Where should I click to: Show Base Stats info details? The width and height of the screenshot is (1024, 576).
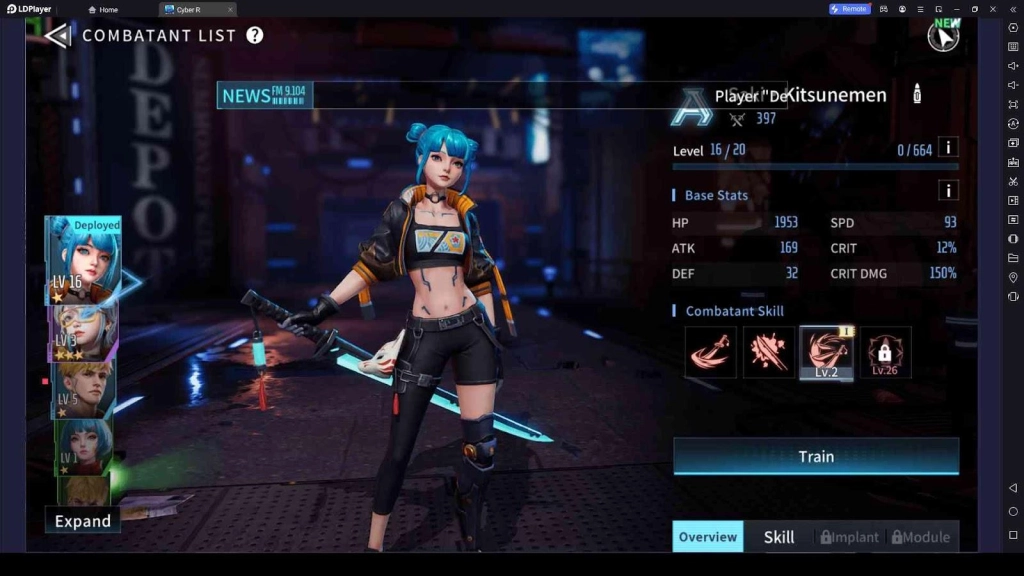[948, 190]
